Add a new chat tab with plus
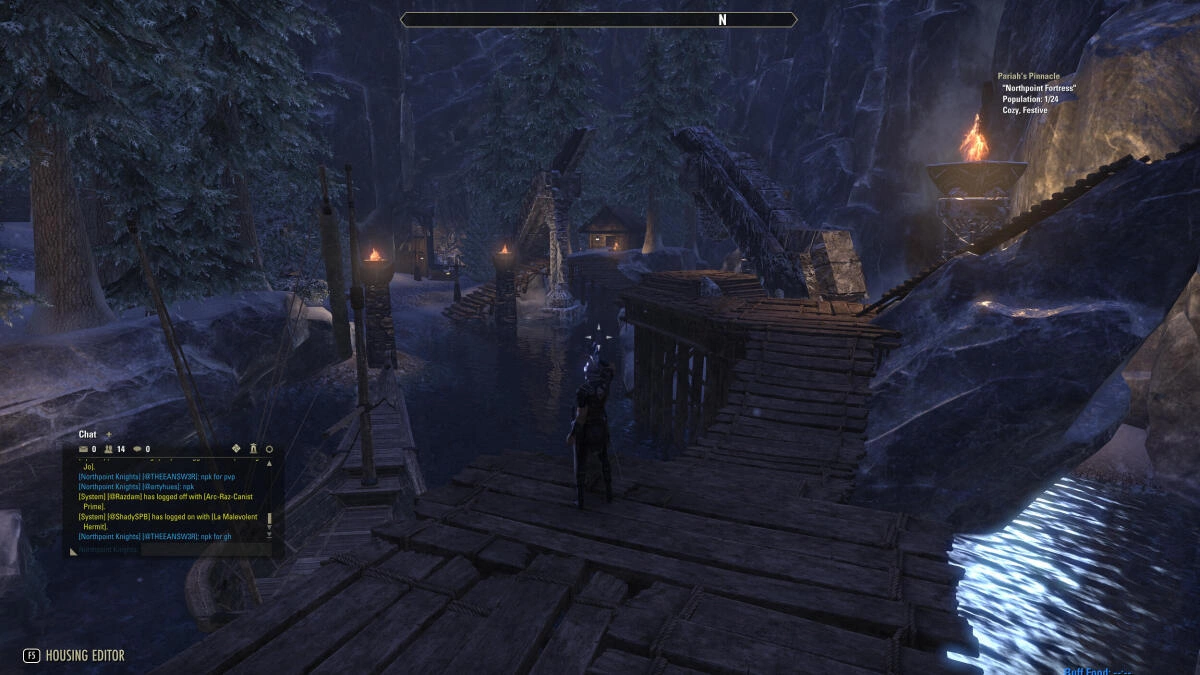This screenshot has width=1200, height=675. coord(108,435)
